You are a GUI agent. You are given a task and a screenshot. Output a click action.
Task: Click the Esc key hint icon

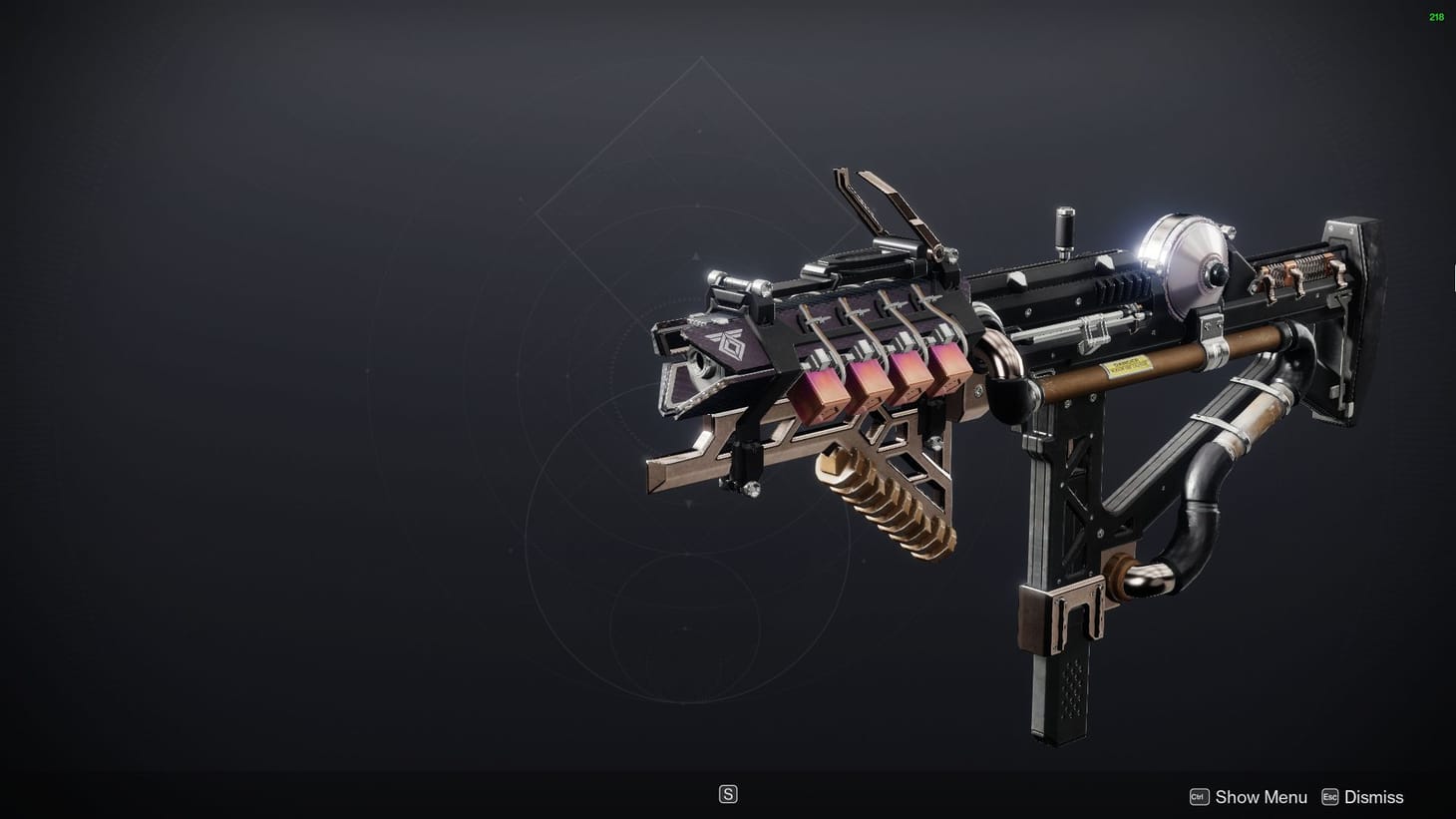1328,797
